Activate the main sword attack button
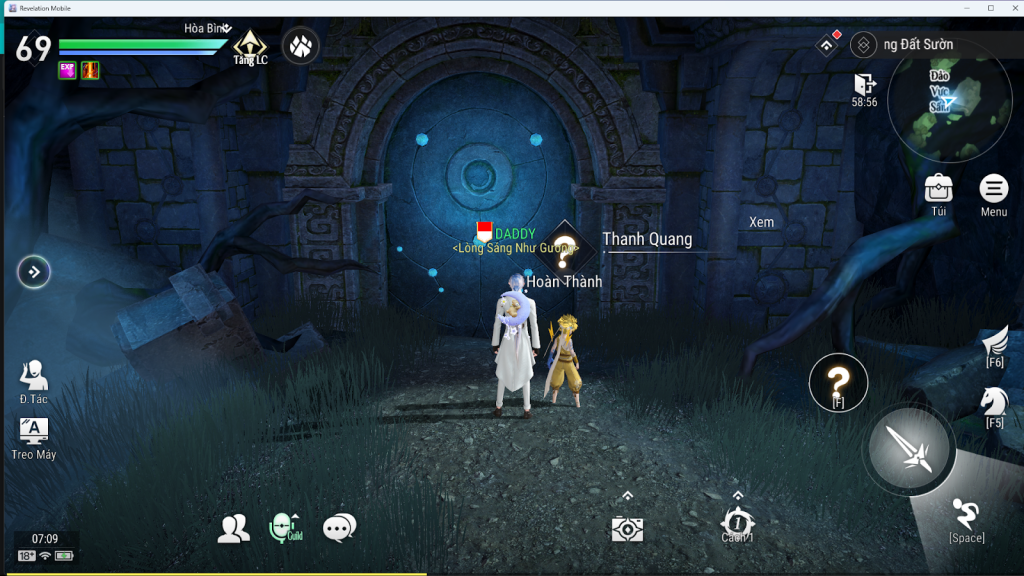 click(909, 448)
